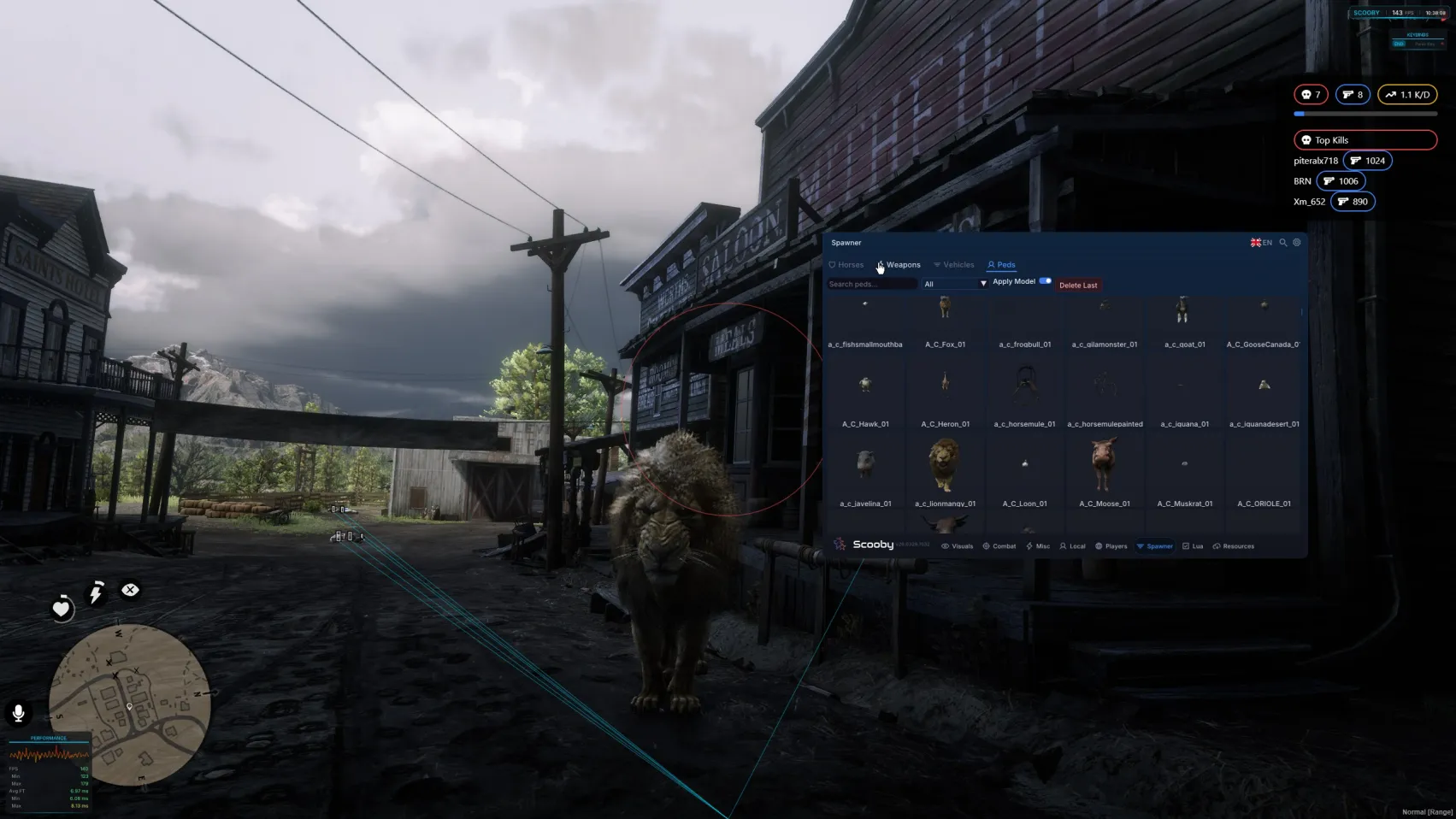
Task: Switch to the Horses tab
Action: (x=846, y=265)
